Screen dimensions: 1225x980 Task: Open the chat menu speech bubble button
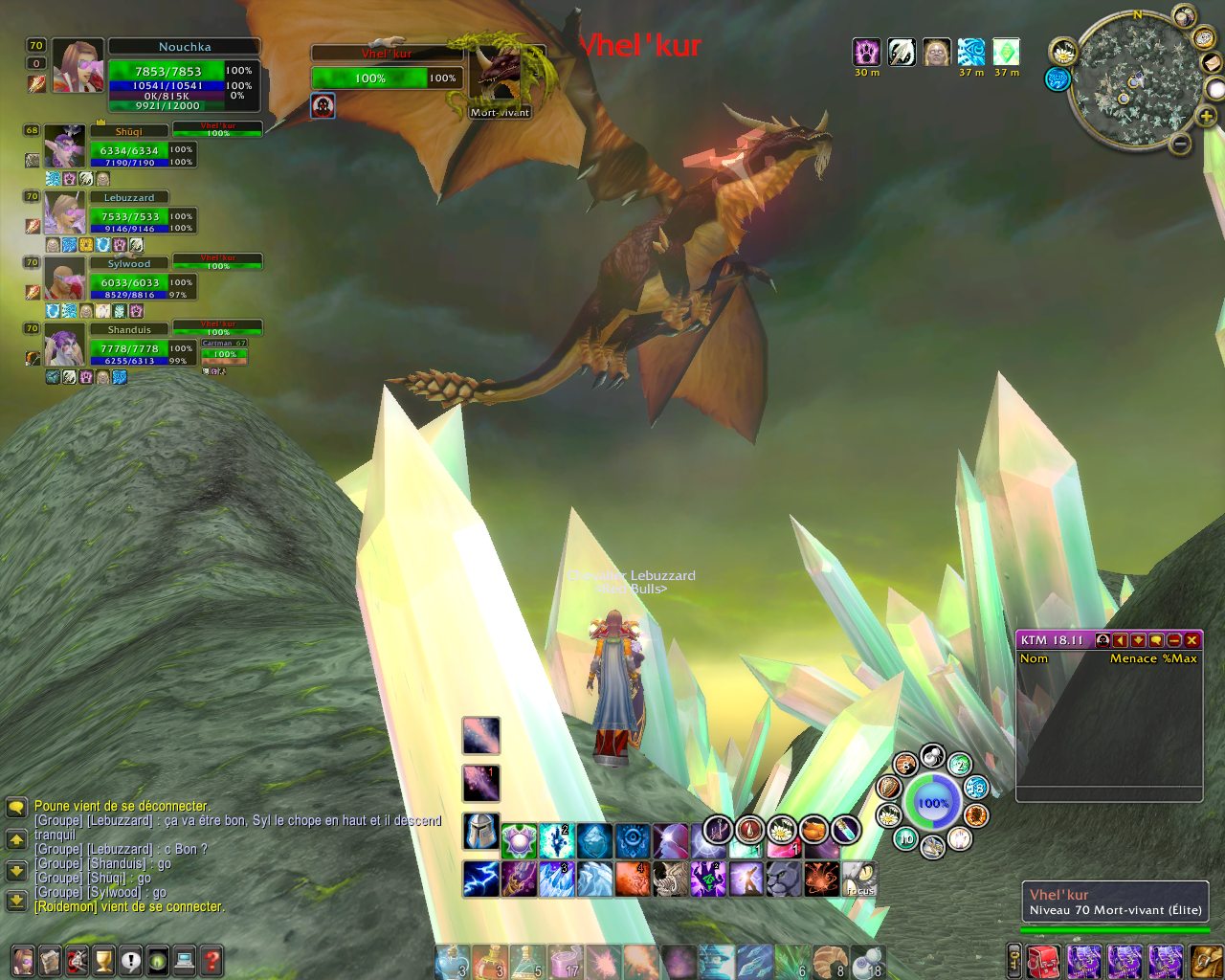pos(16,808)
